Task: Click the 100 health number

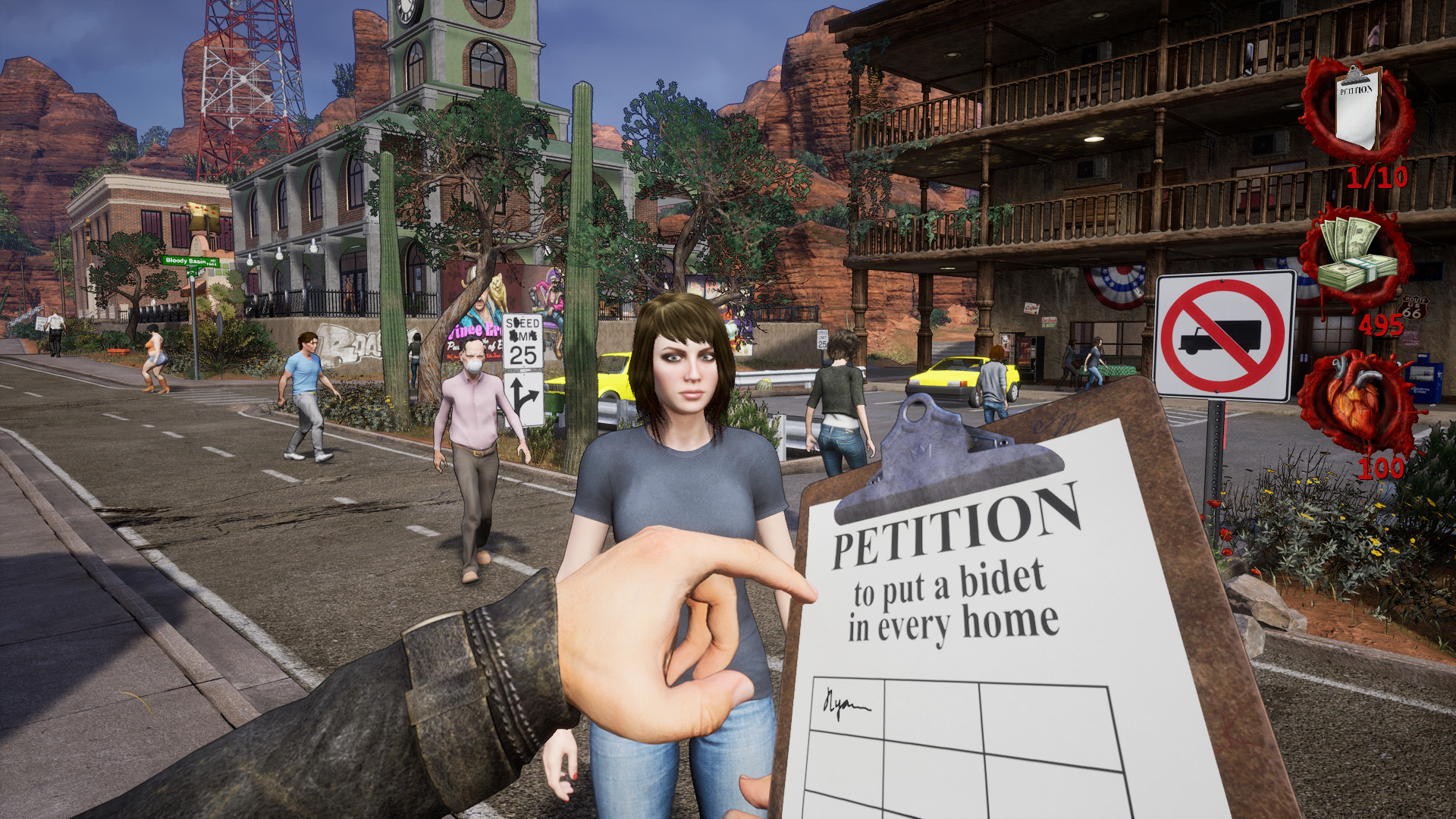Action: coord(1382,469)
